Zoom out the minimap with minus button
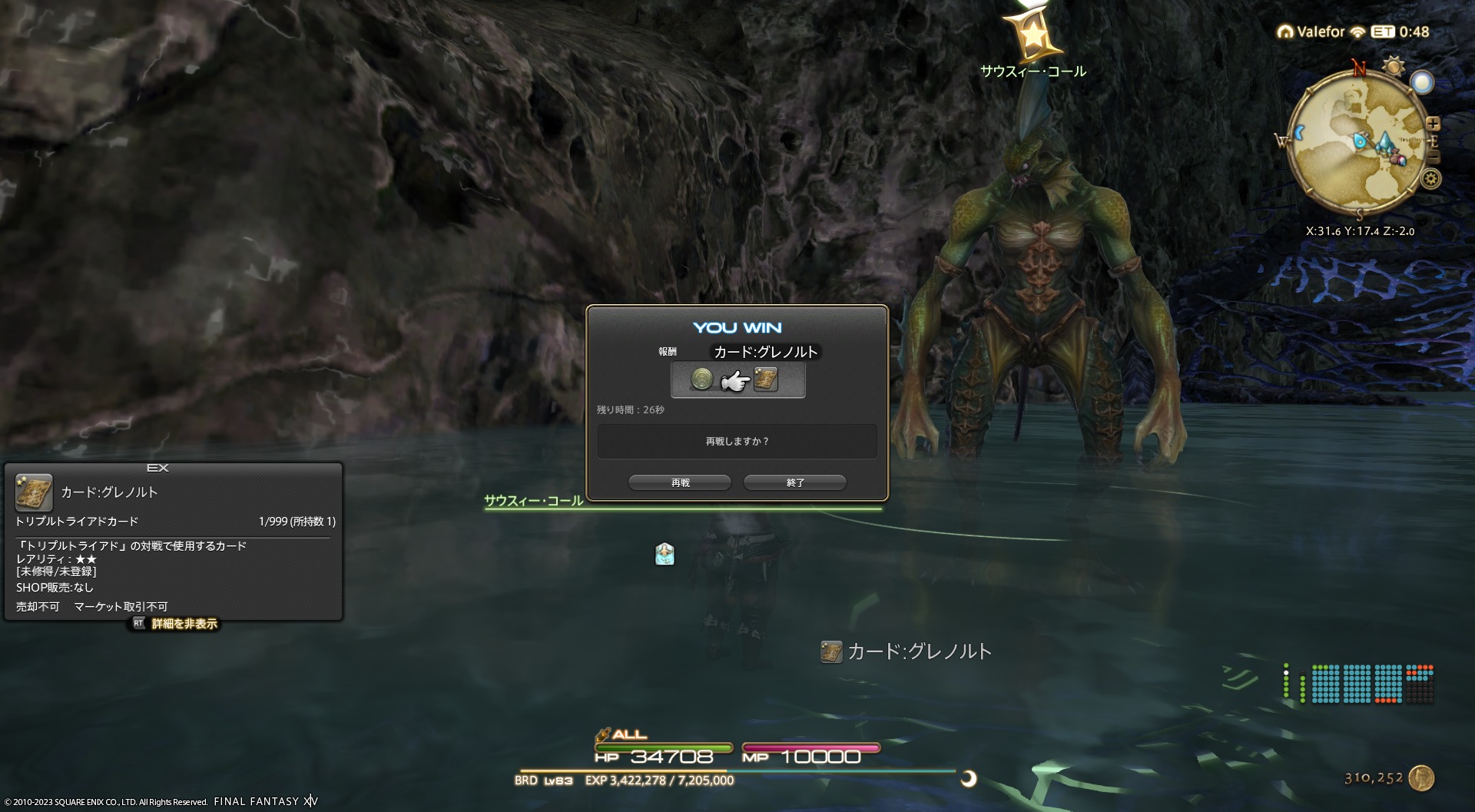1475x812 pixels. [1434, 157]
